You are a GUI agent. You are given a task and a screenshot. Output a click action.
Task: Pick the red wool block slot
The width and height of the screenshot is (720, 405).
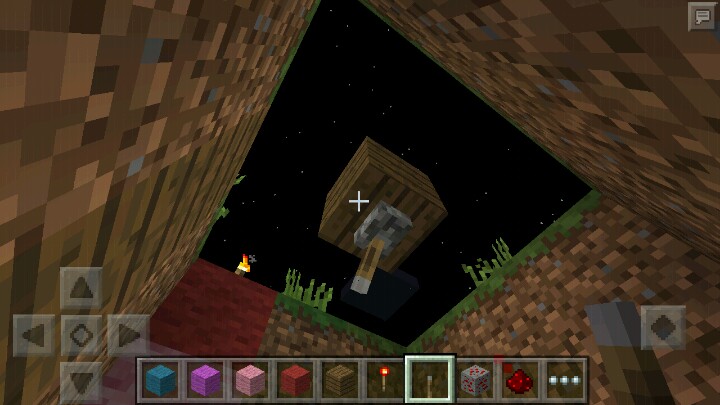click(x=294, y=380)
